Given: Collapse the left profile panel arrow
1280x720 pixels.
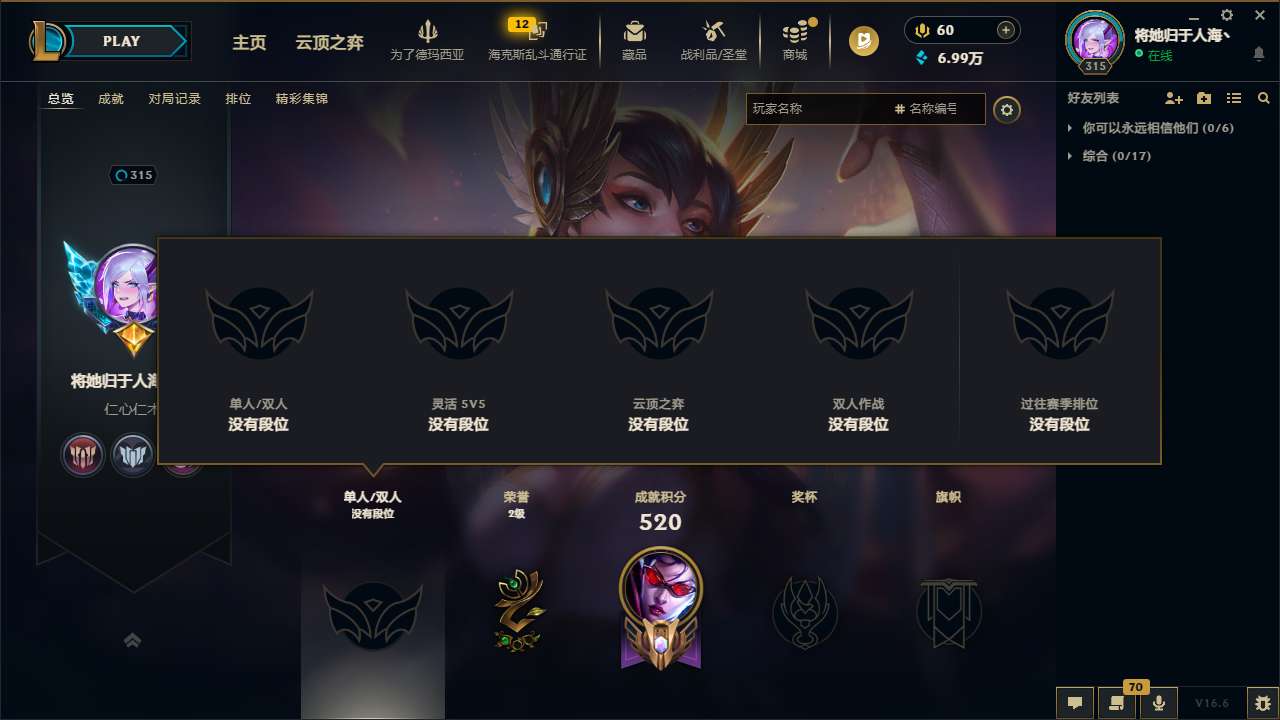Looking at the screenshot, I should 133,641.
